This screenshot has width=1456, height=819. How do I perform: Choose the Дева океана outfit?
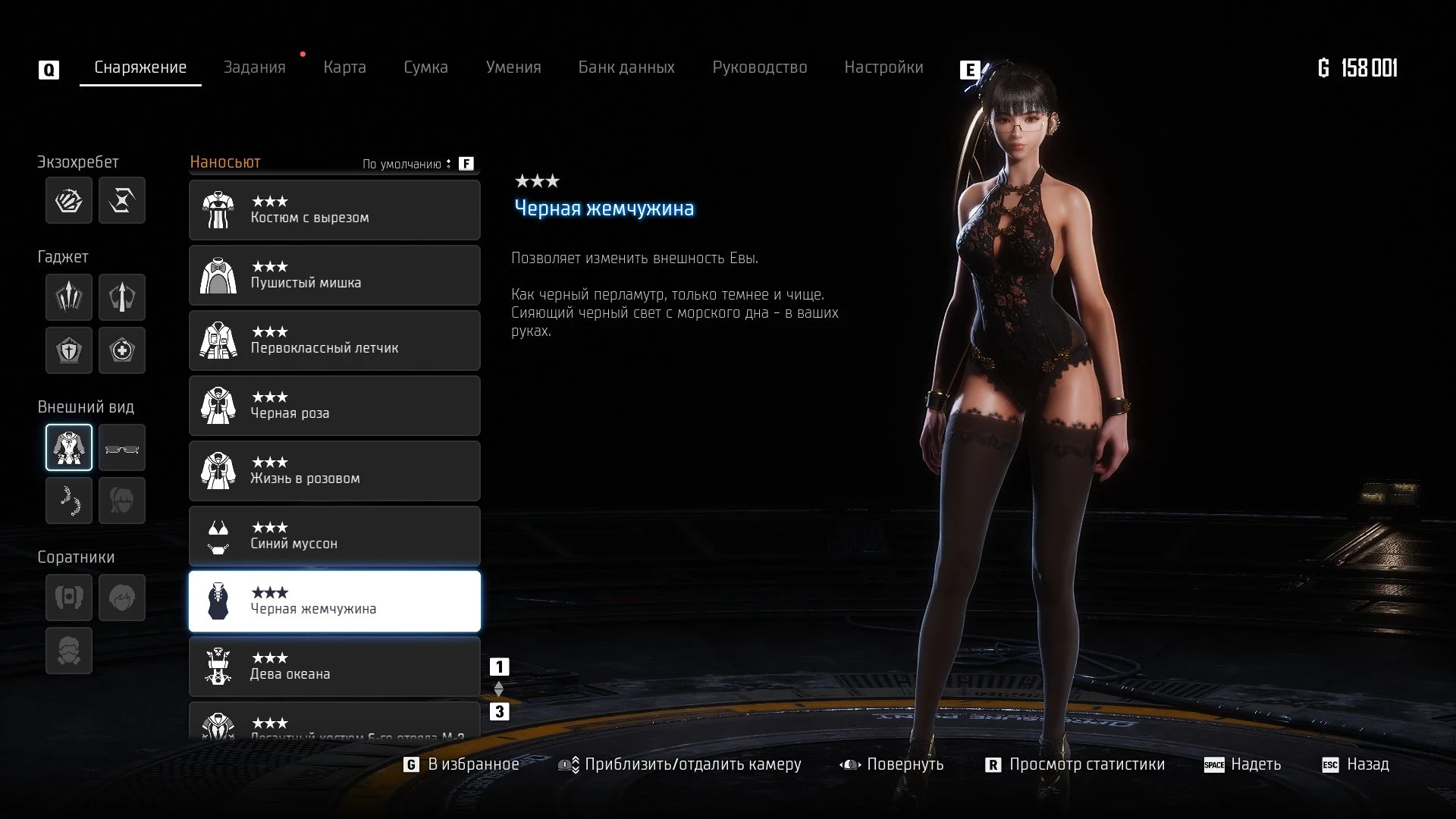click(334, 667)
